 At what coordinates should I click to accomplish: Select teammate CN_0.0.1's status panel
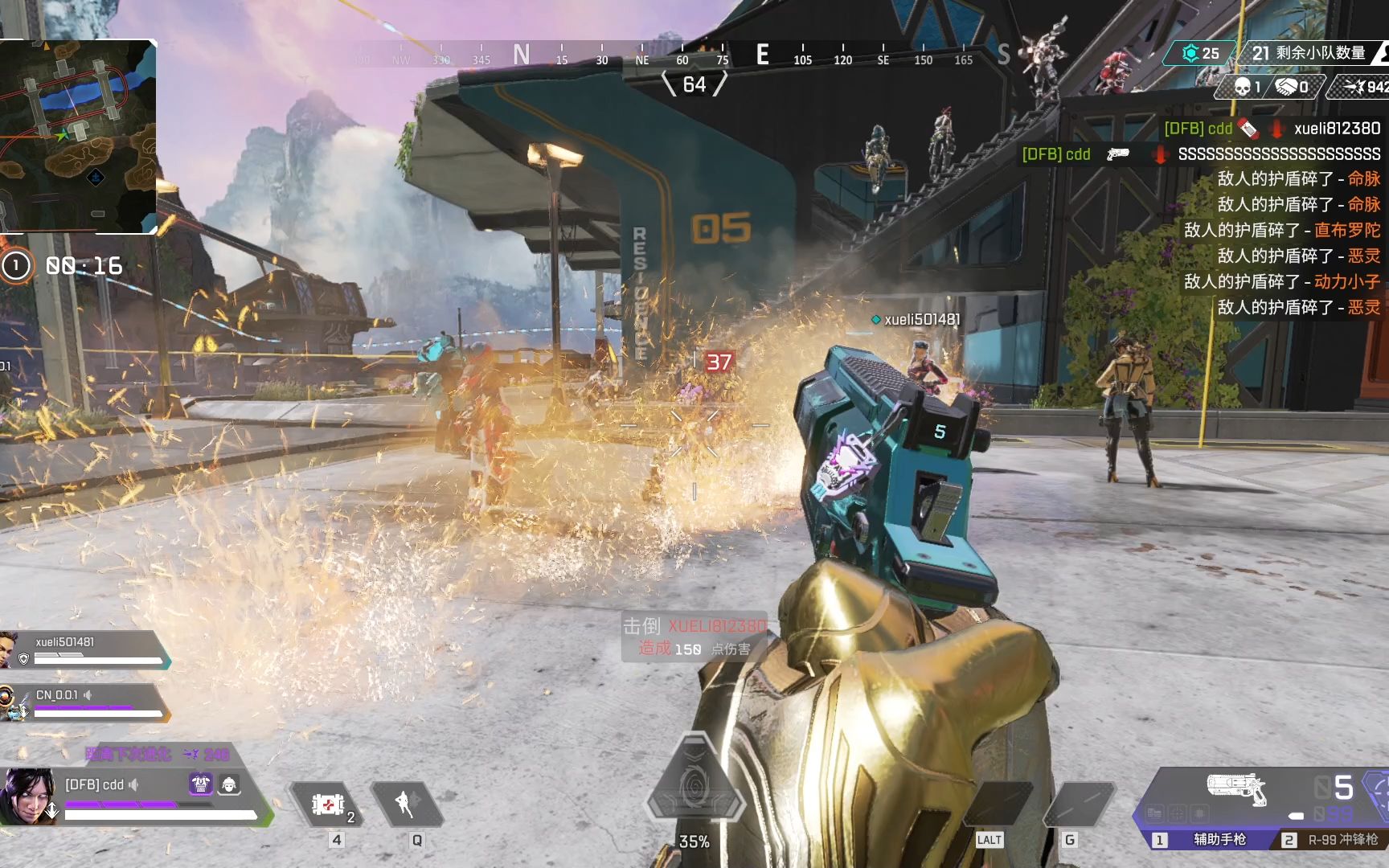[84, 703]
